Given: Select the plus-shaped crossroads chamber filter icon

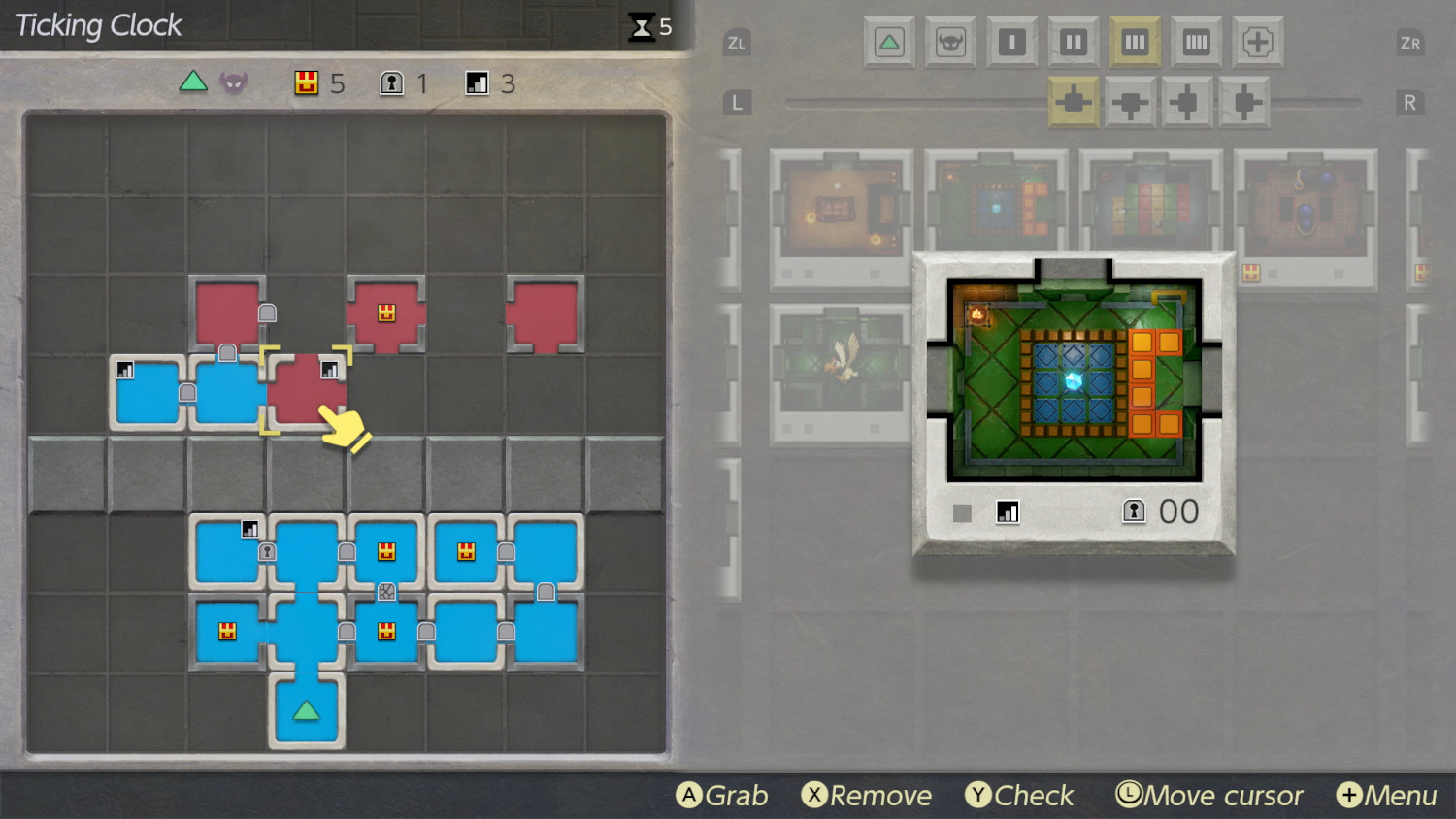Looking at the screenshot, I should coord(1258,43).
